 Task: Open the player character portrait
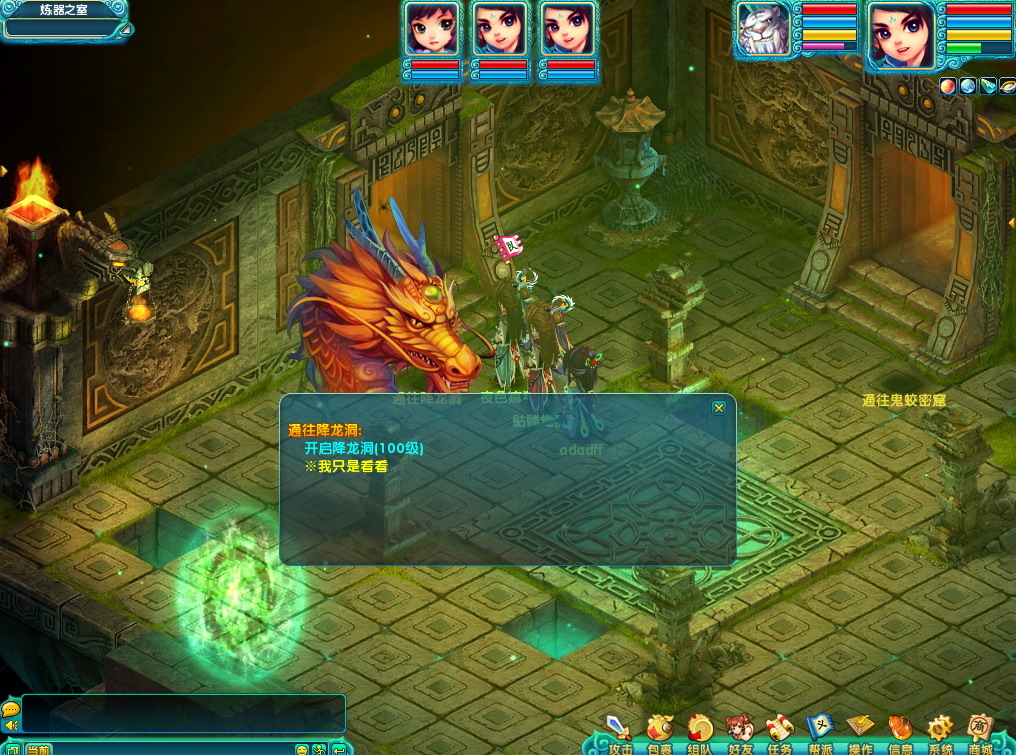coord(901,32)
